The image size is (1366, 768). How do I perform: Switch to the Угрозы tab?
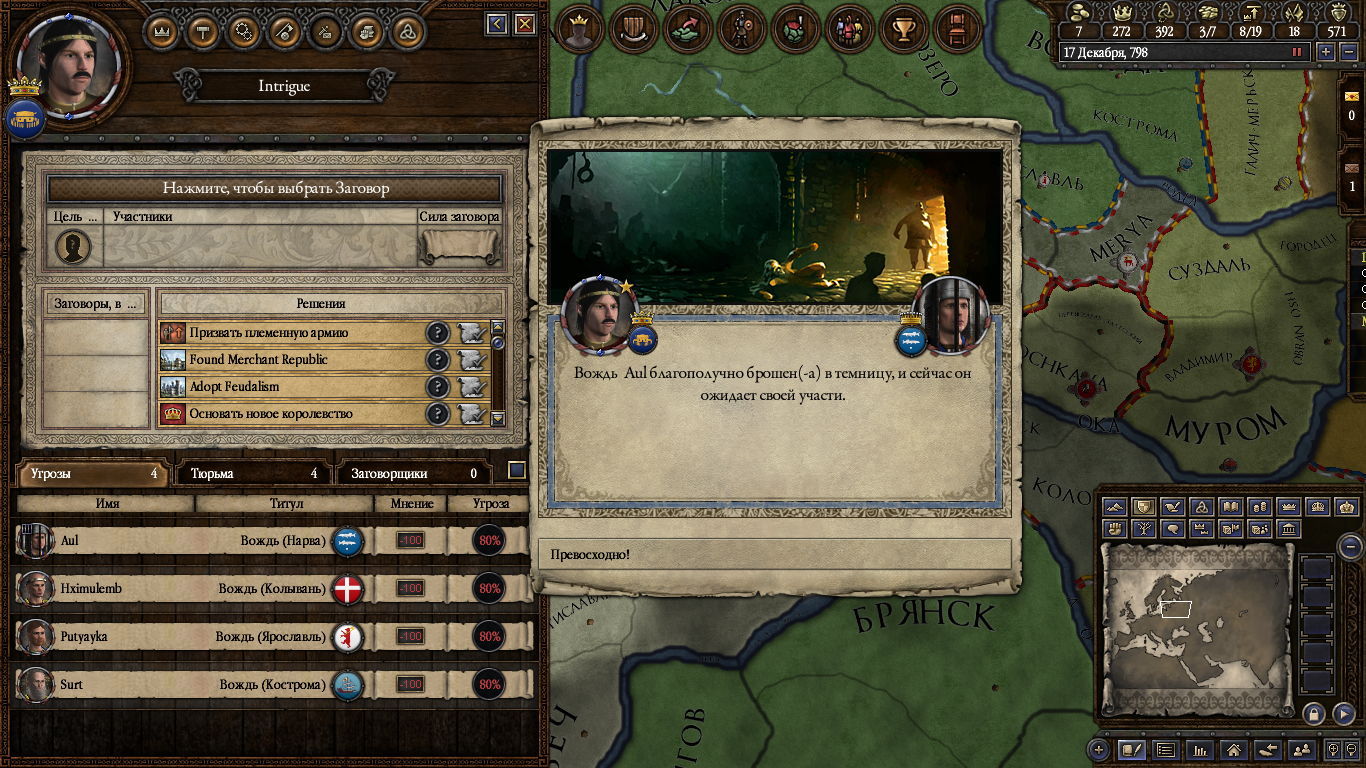coord(92,474)
